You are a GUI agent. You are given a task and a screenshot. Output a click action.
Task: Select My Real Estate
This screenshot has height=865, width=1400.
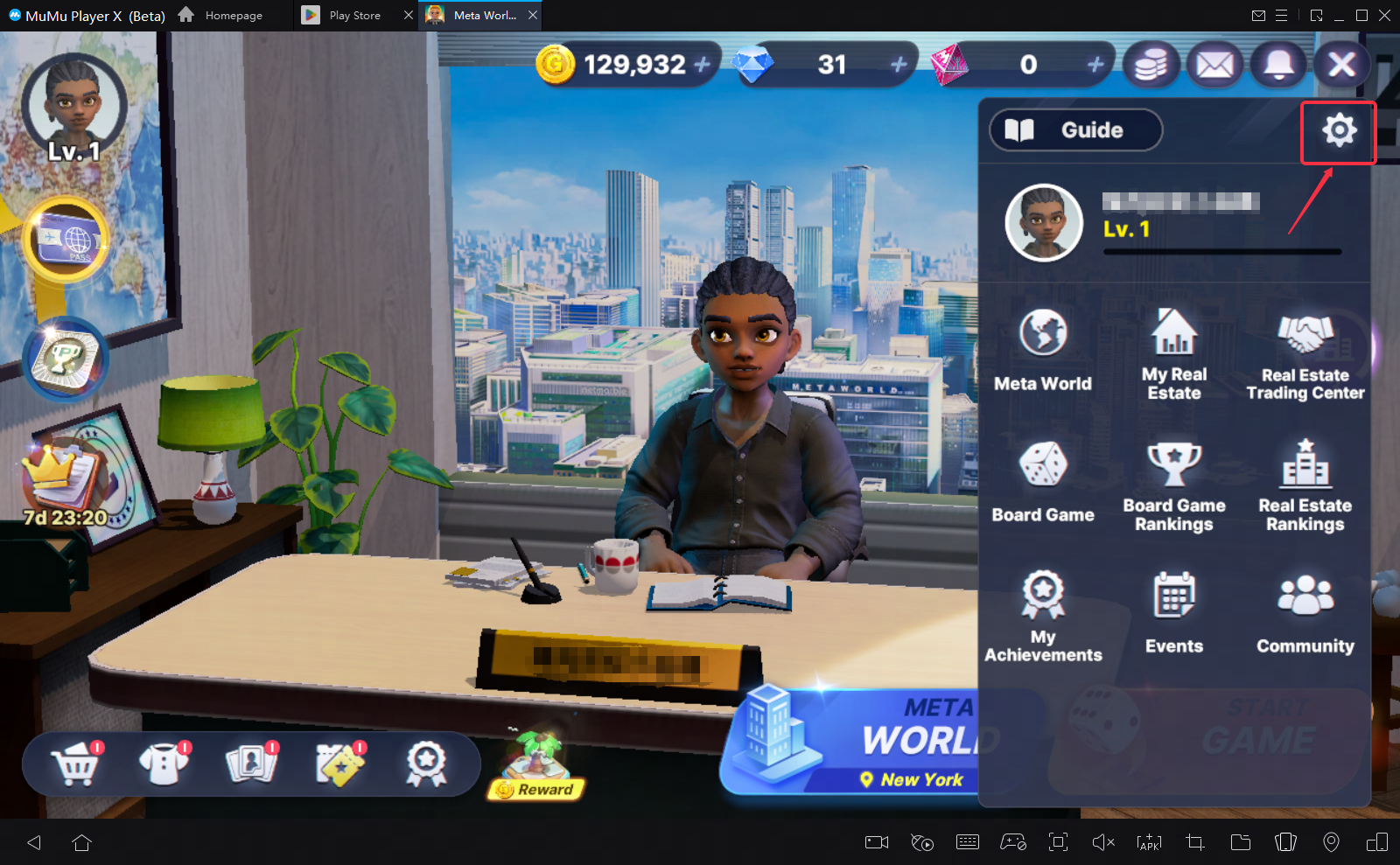(1174, 353)
